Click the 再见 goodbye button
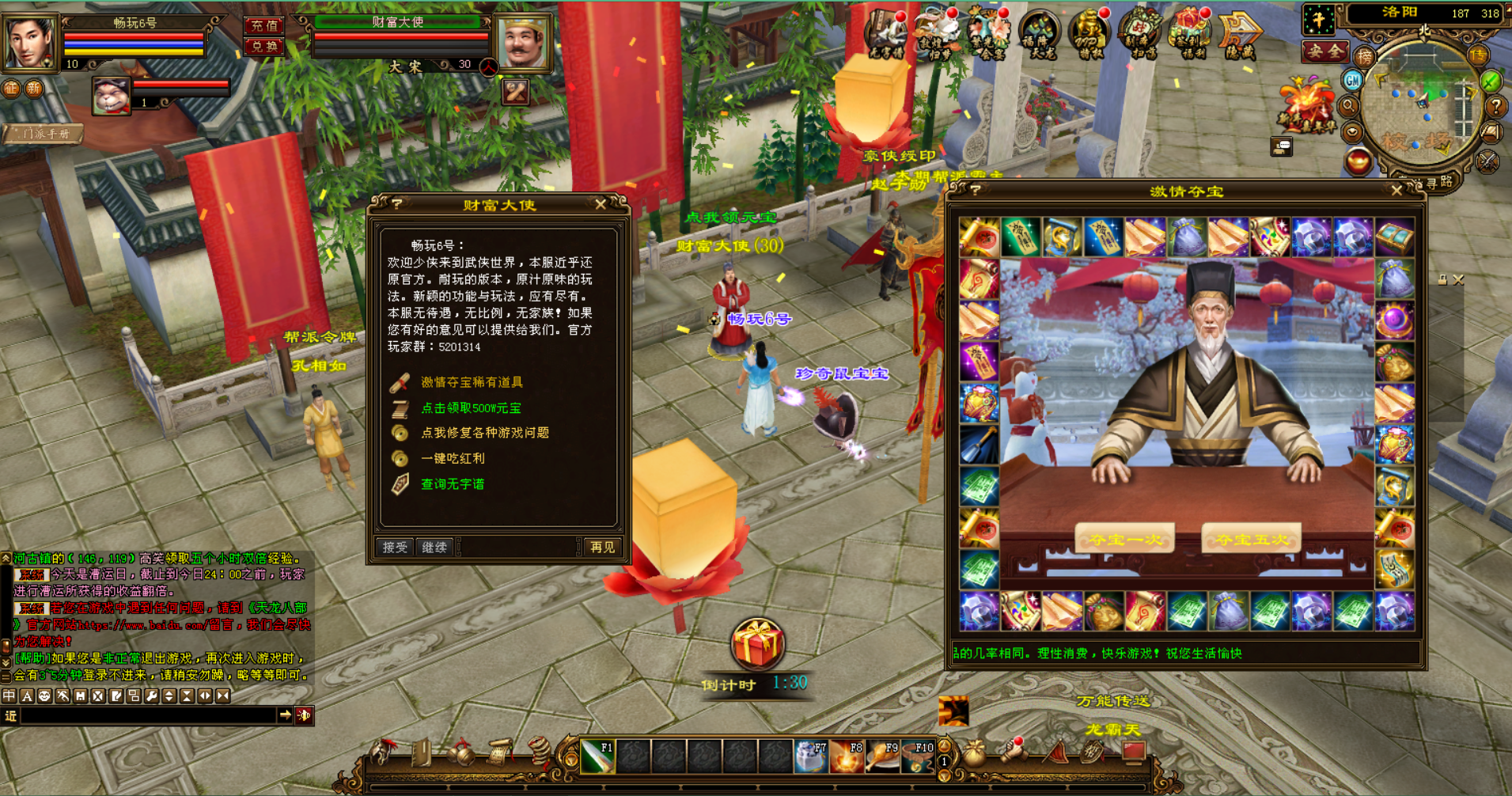 click(602, 547)
